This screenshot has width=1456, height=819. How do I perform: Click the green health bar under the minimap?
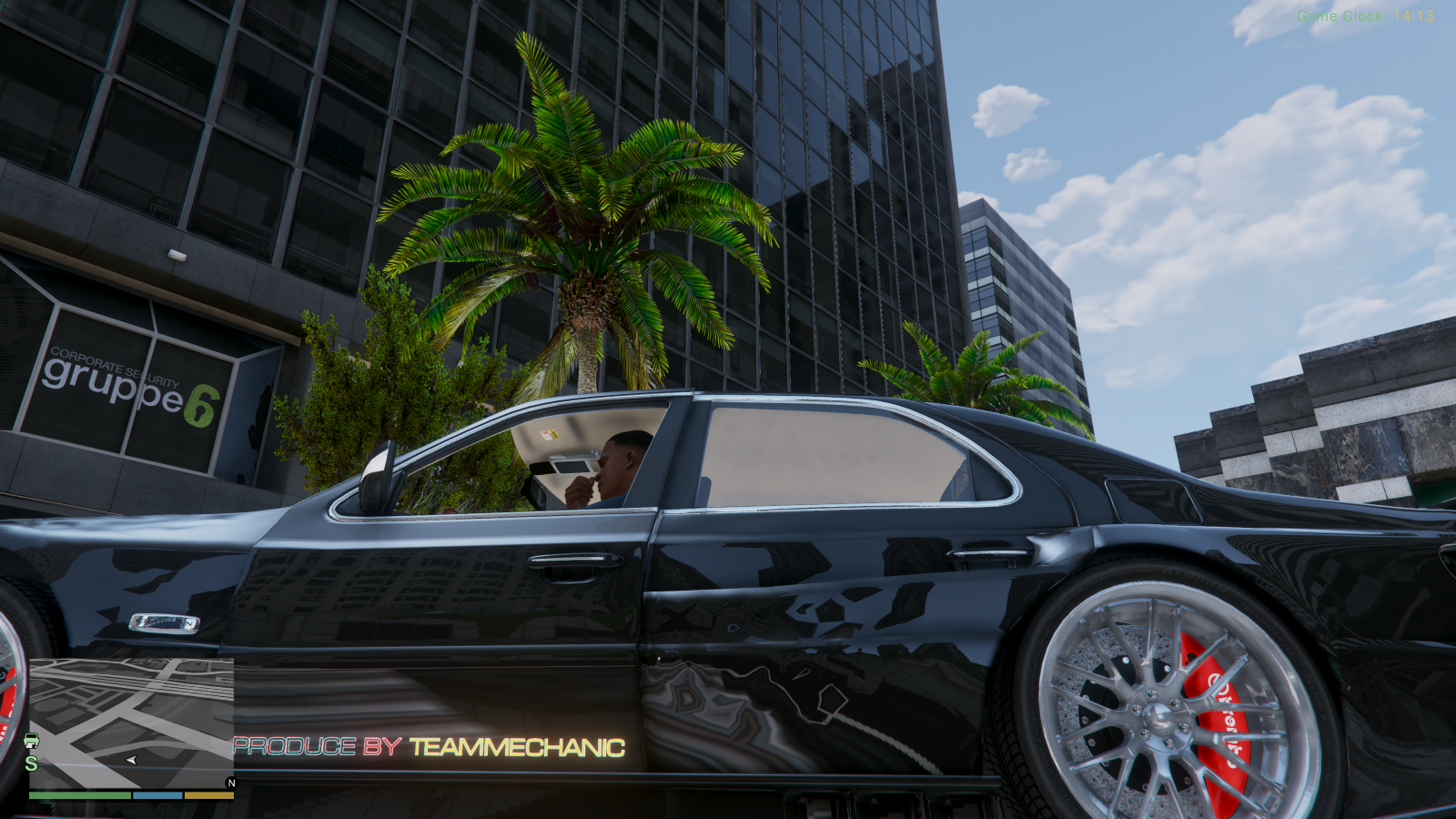pos(77,794)
